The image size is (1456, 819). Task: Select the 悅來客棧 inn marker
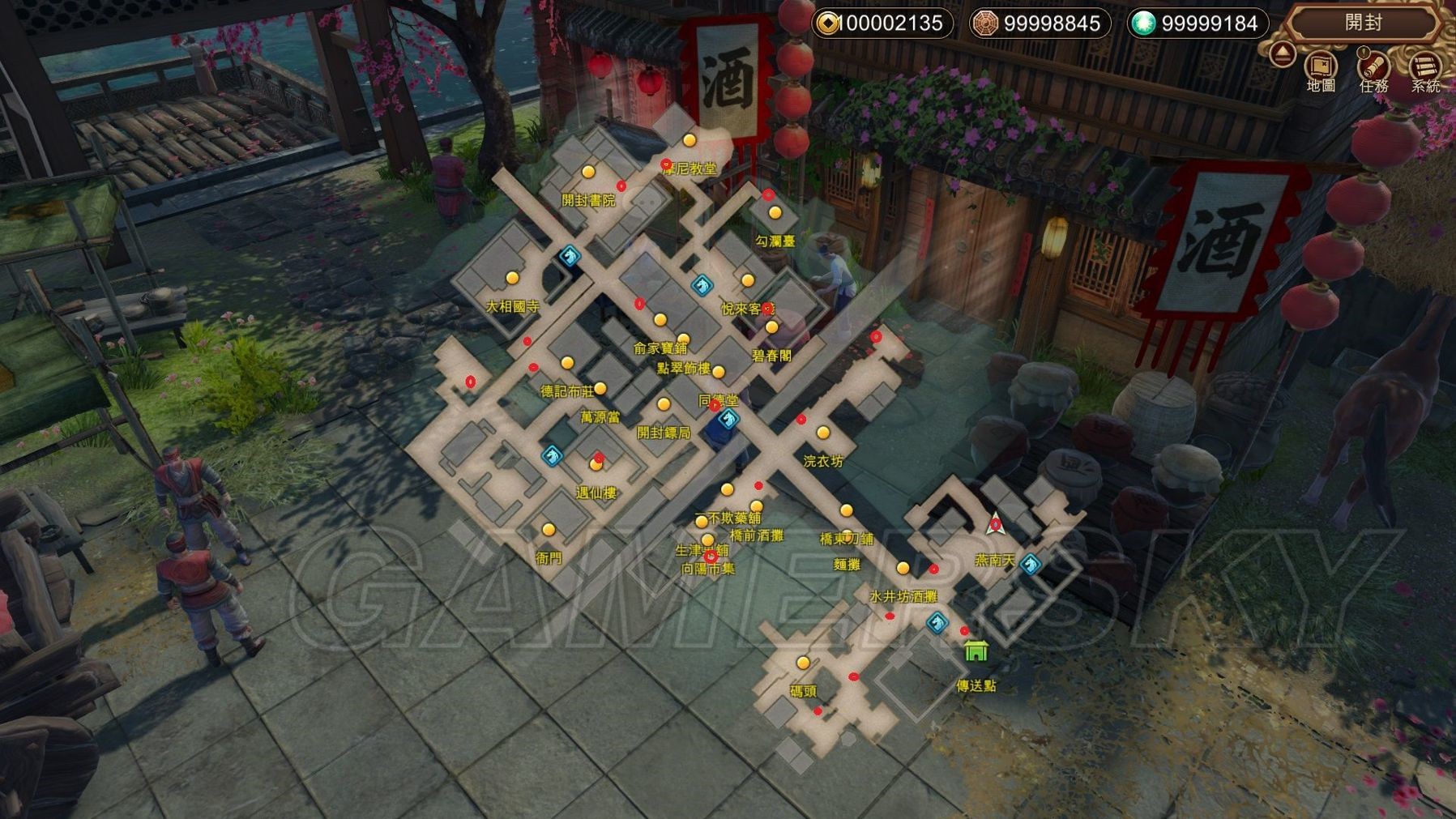click(747, 281)
